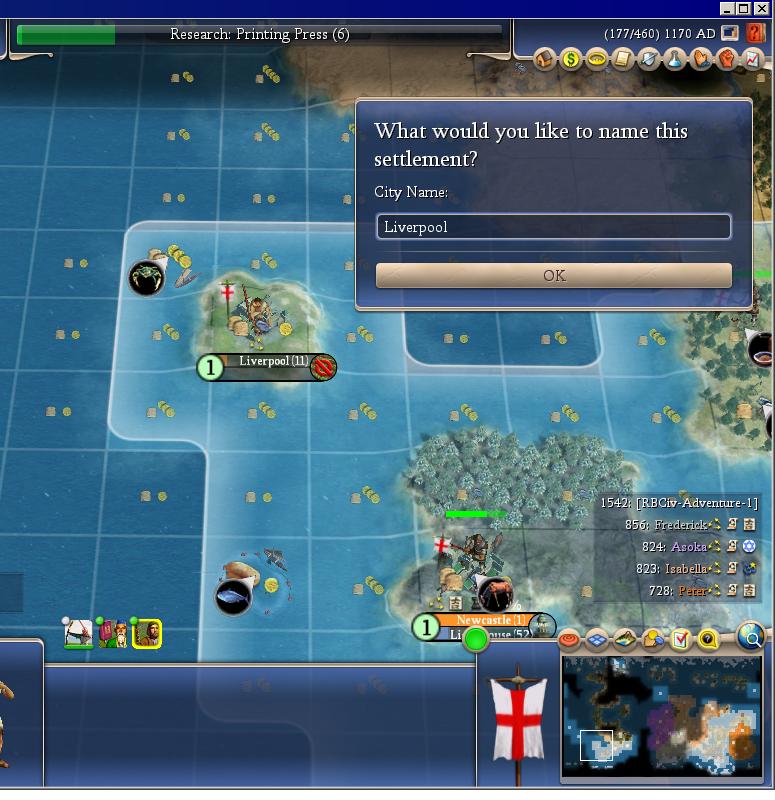Click the minimap
The height and width of the screenshot is (800, 775).
tap(661, 717)
